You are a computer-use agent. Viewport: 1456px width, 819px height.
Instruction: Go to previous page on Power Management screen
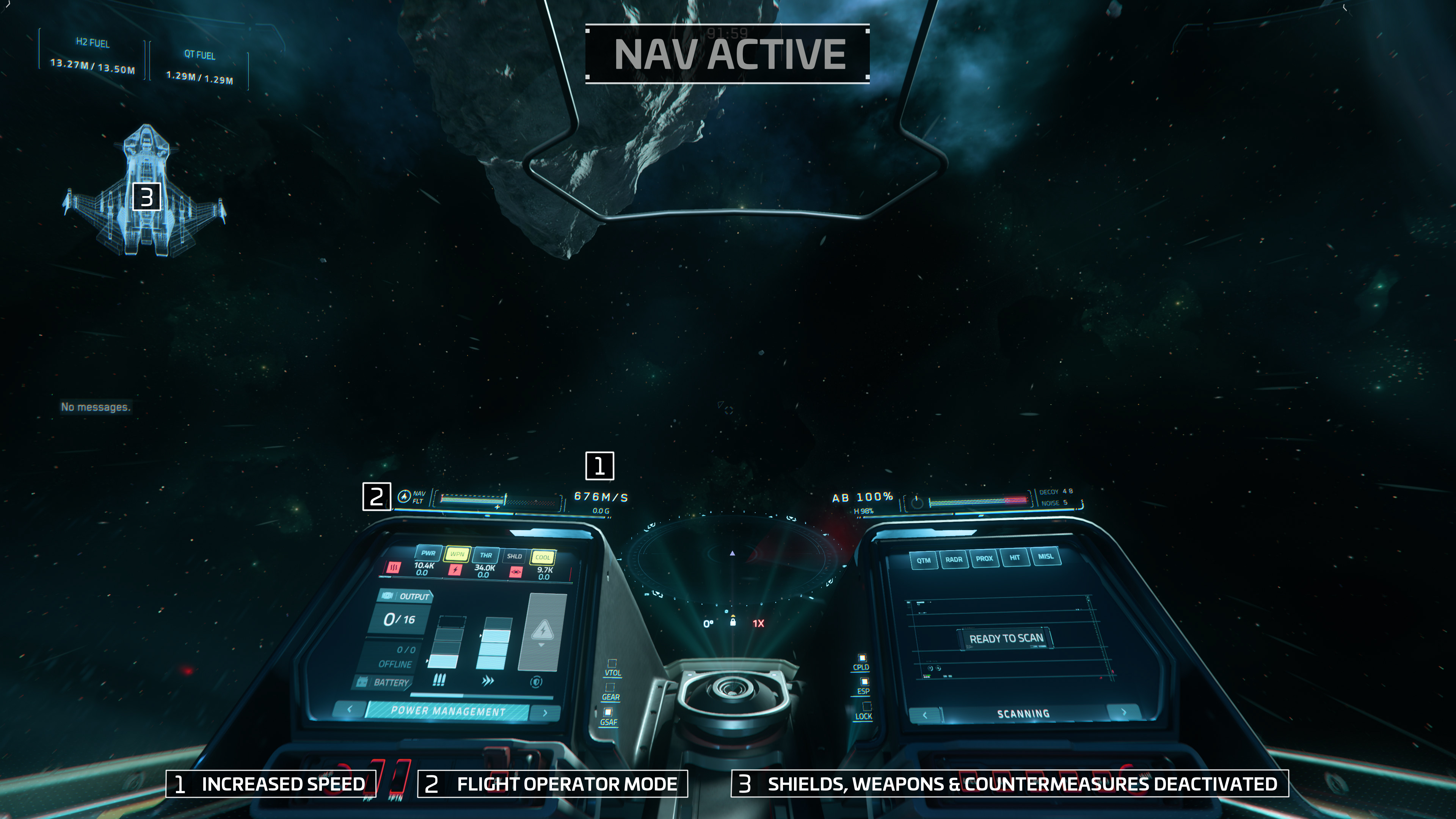(349, 709)
